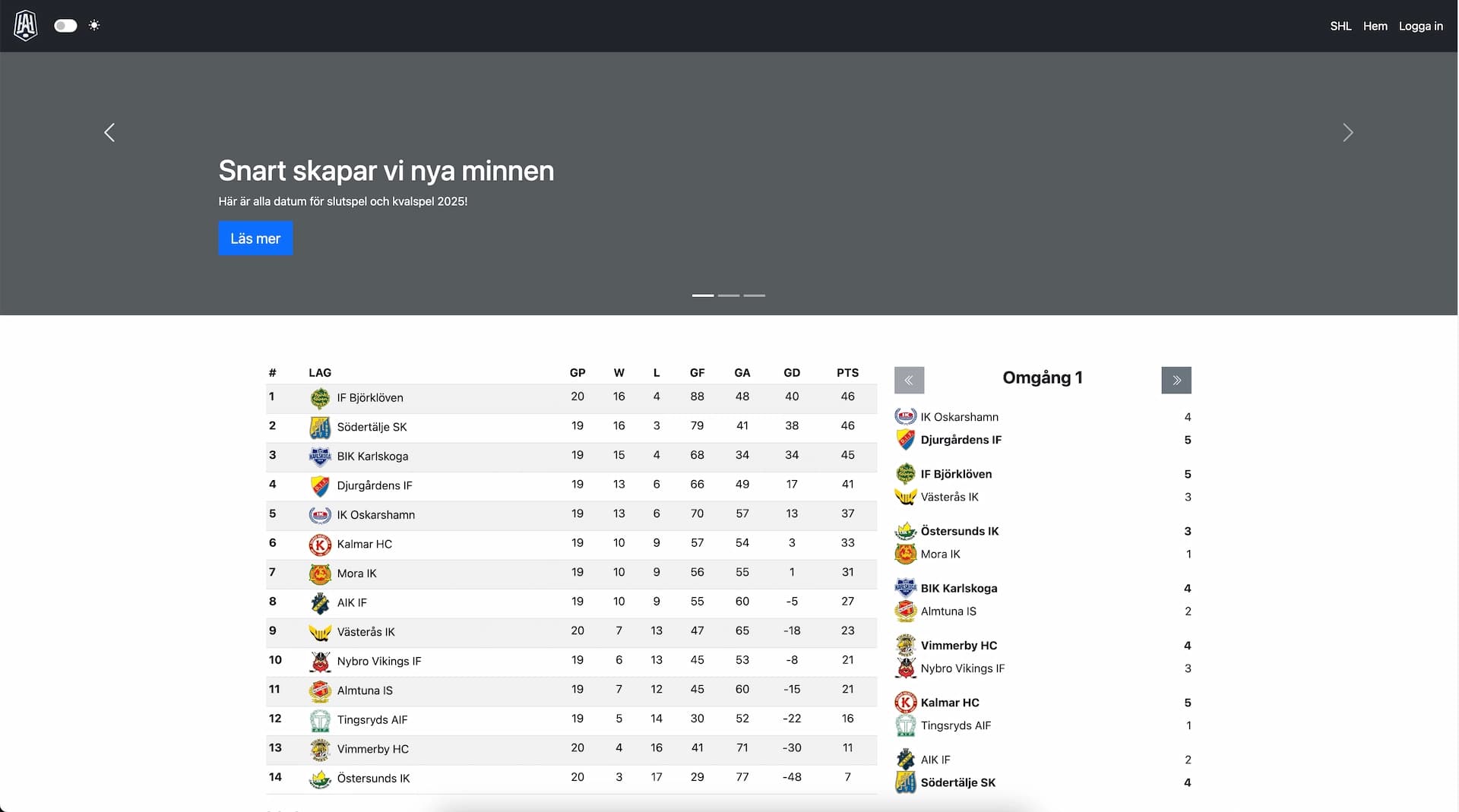1459x812 pixels.
Task: Select the third carousel indicator dot
Action: tap(754, 295)
